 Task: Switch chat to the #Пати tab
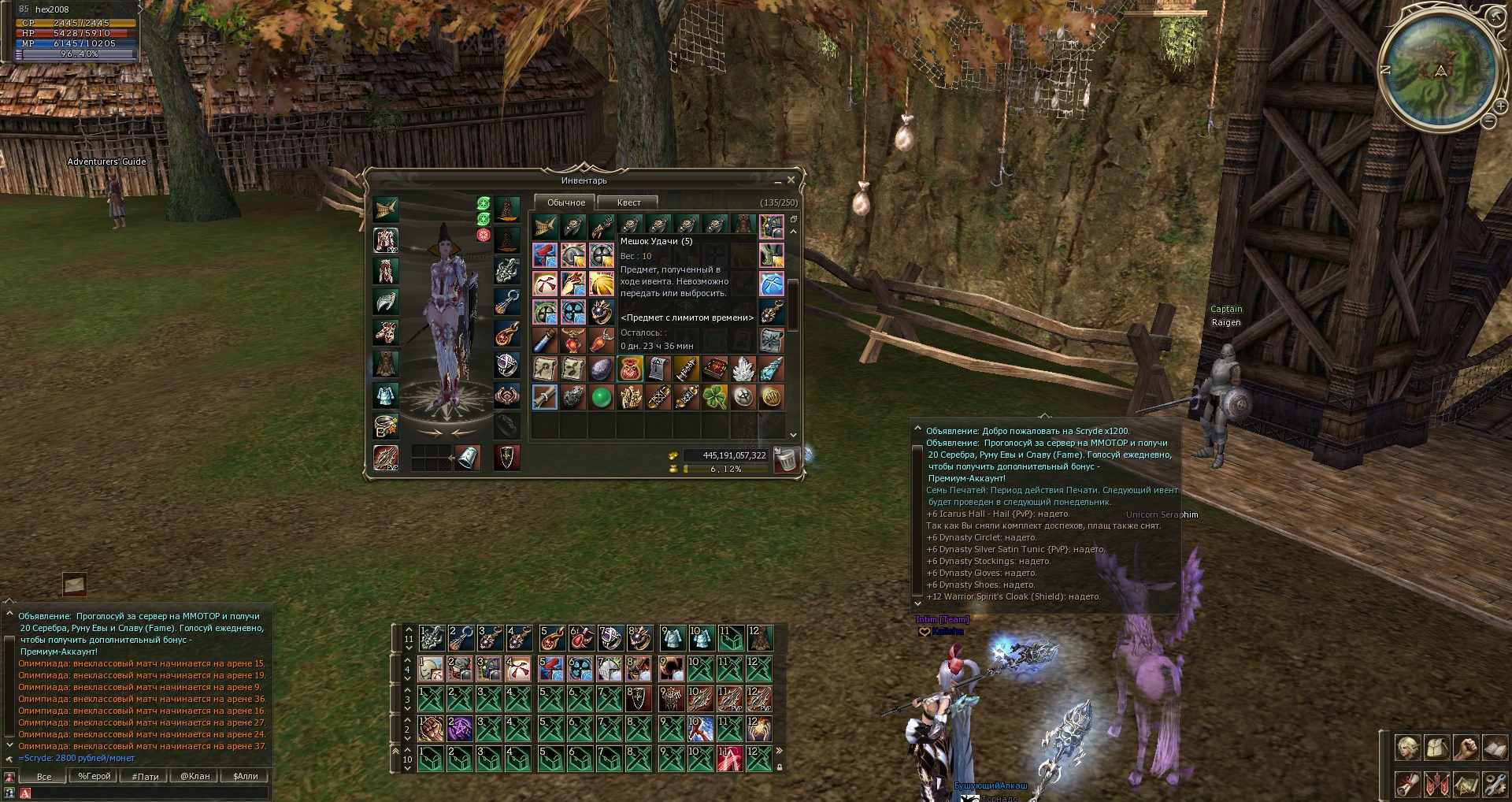tap(145, 776)
